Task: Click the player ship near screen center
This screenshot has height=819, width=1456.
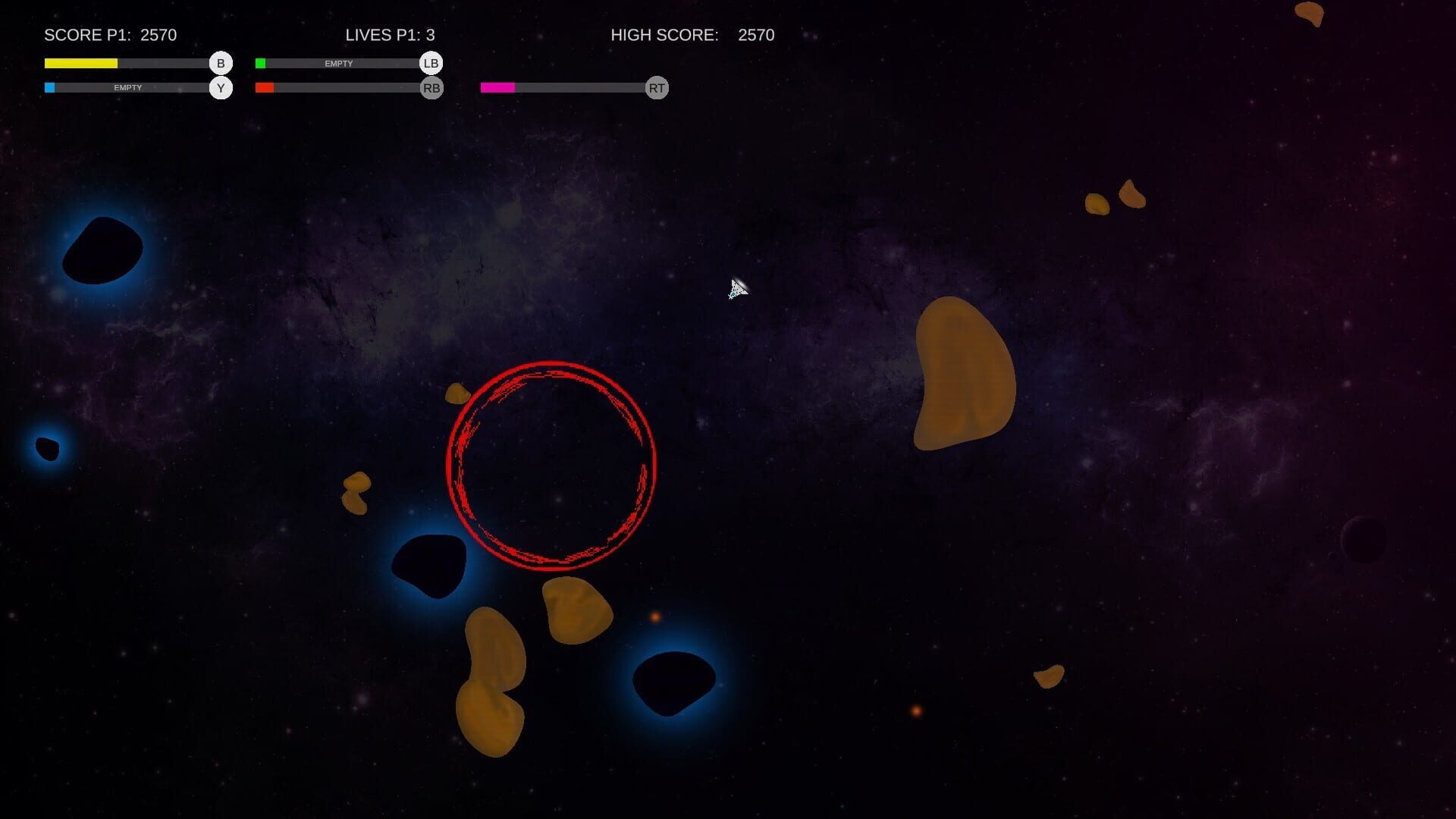Action: (x=737, y=288)
